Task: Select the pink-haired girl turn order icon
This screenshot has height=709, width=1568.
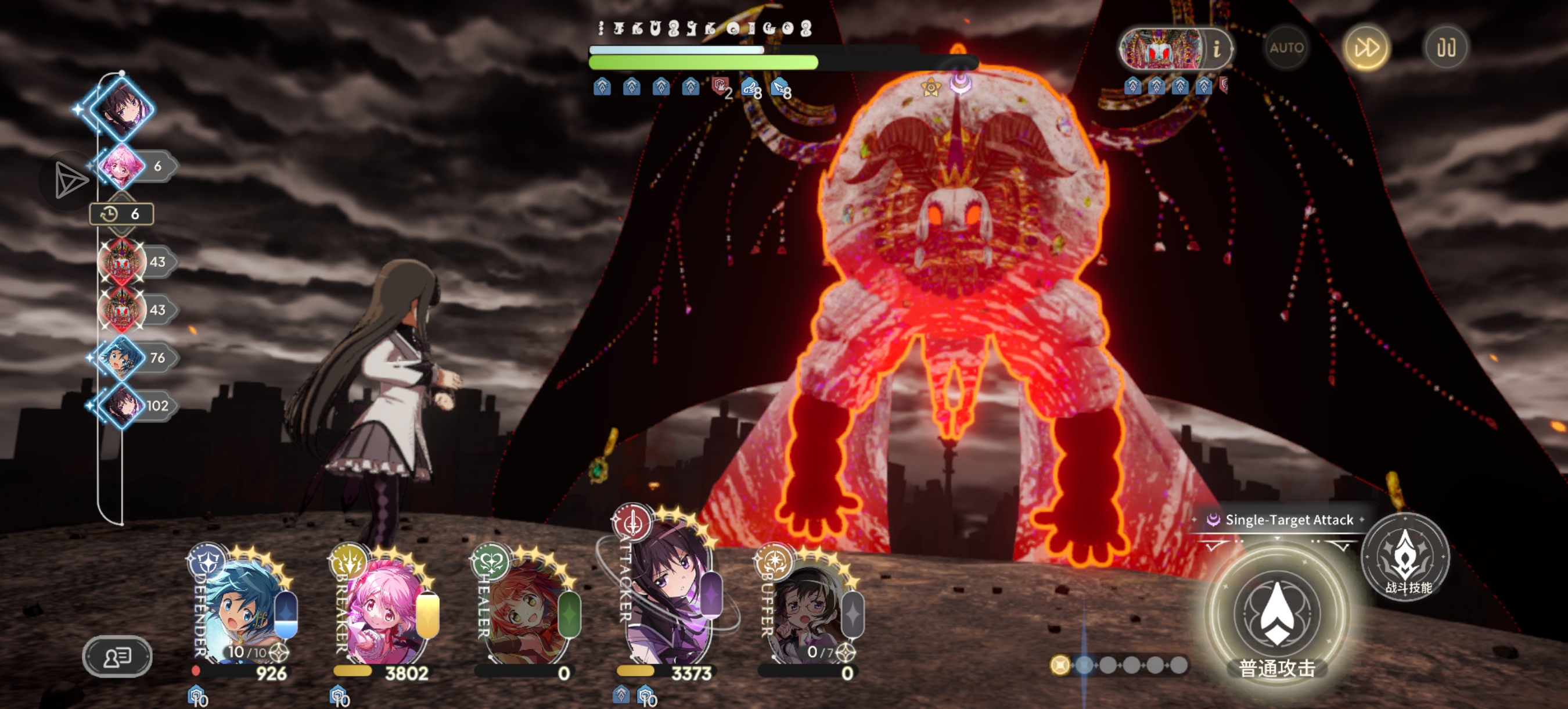Action: 122,166
